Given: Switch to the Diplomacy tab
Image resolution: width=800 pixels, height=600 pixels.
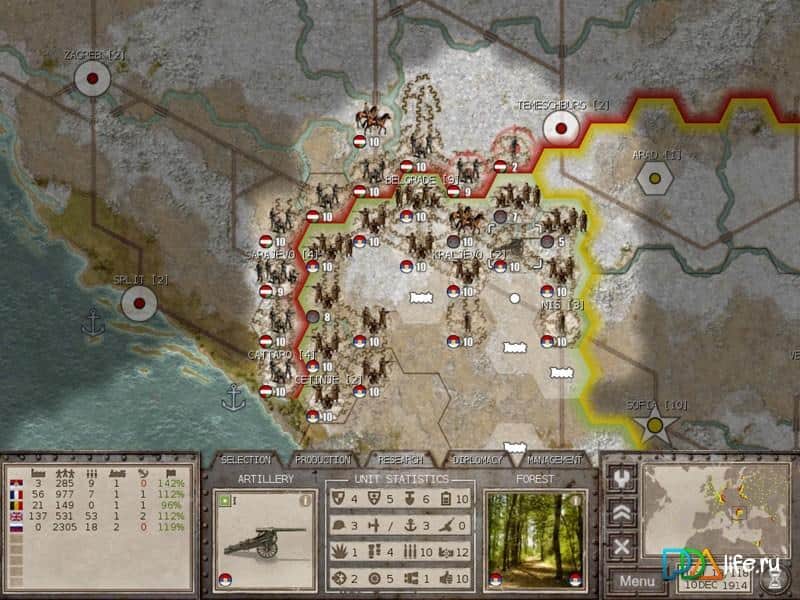Looking at the screenshot, I should click(477, 460).
